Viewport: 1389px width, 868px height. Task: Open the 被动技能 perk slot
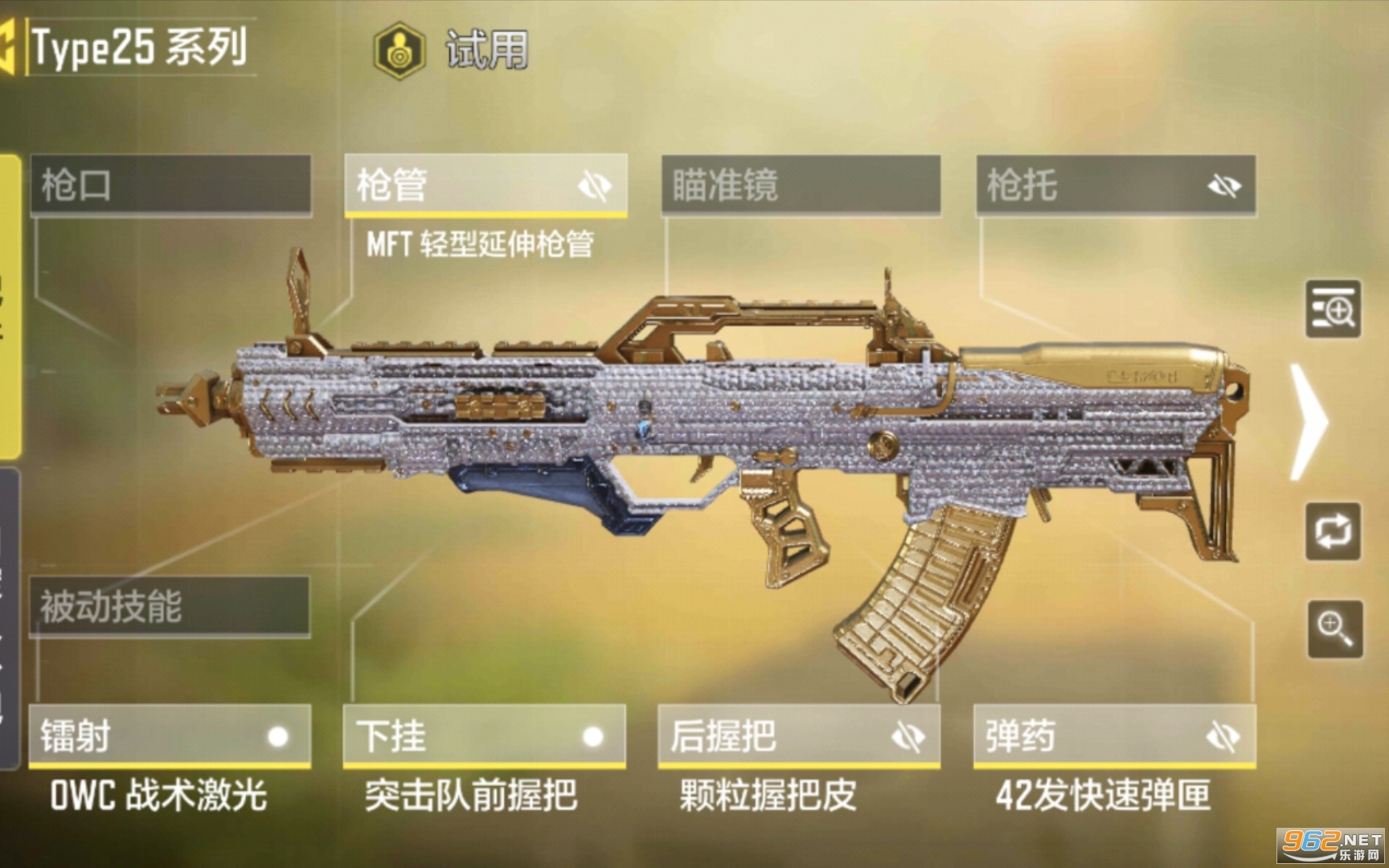(169, 606)
